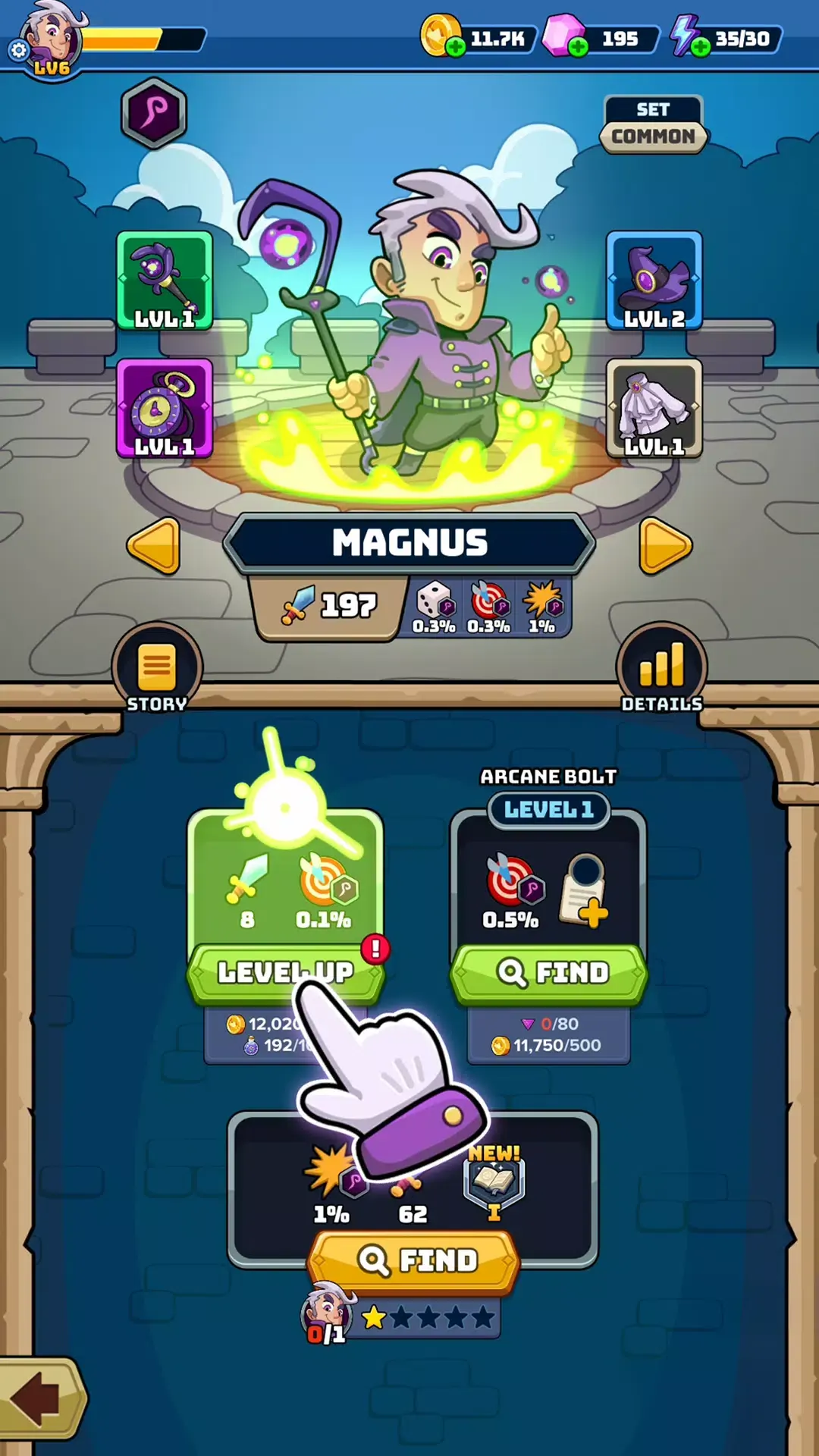Viewport: 819px width, 1456px height.
Task: Add more gold coins
Action: 456,47
